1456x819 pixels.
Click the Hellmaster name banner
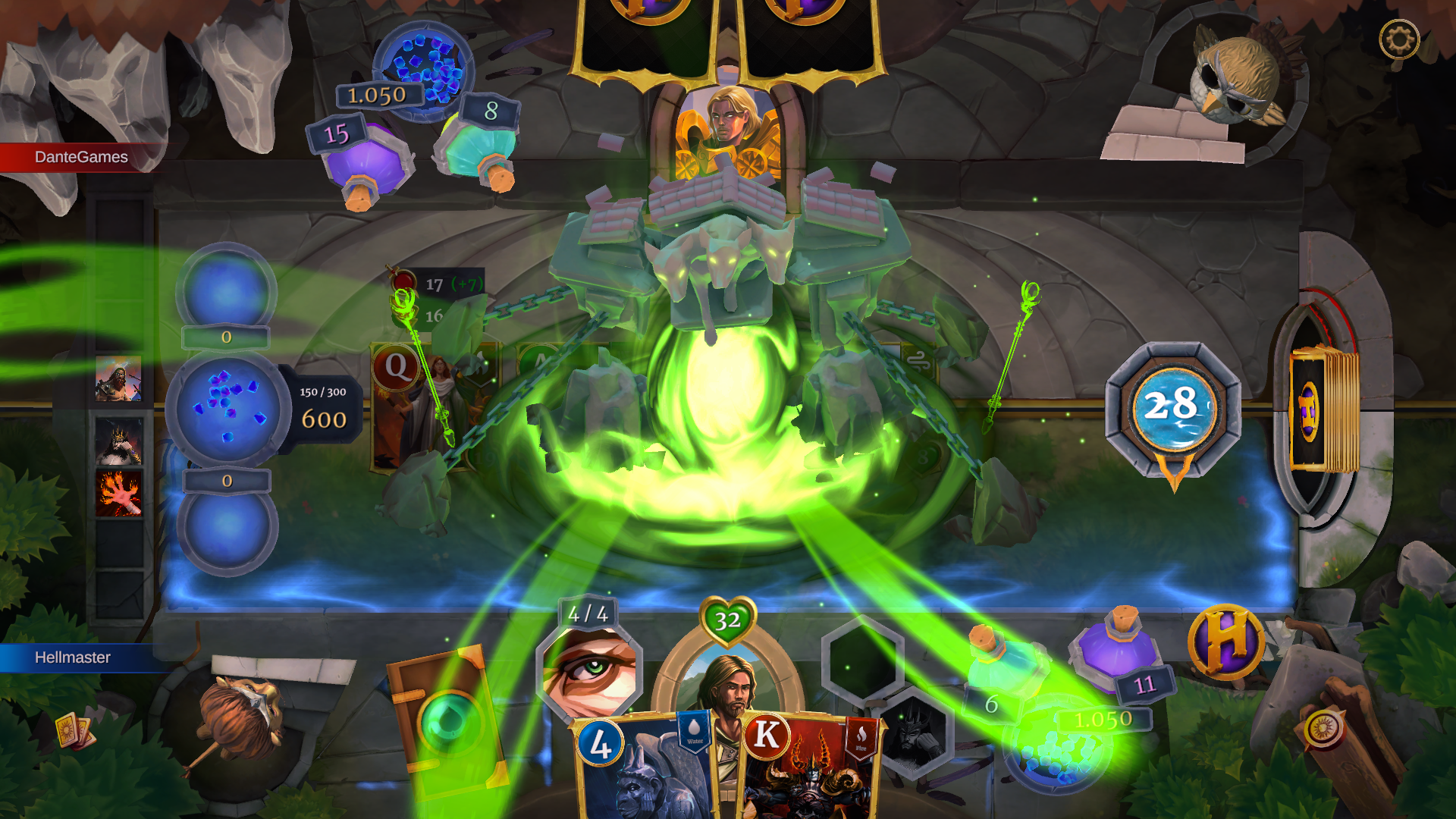(x=72, y=657)
